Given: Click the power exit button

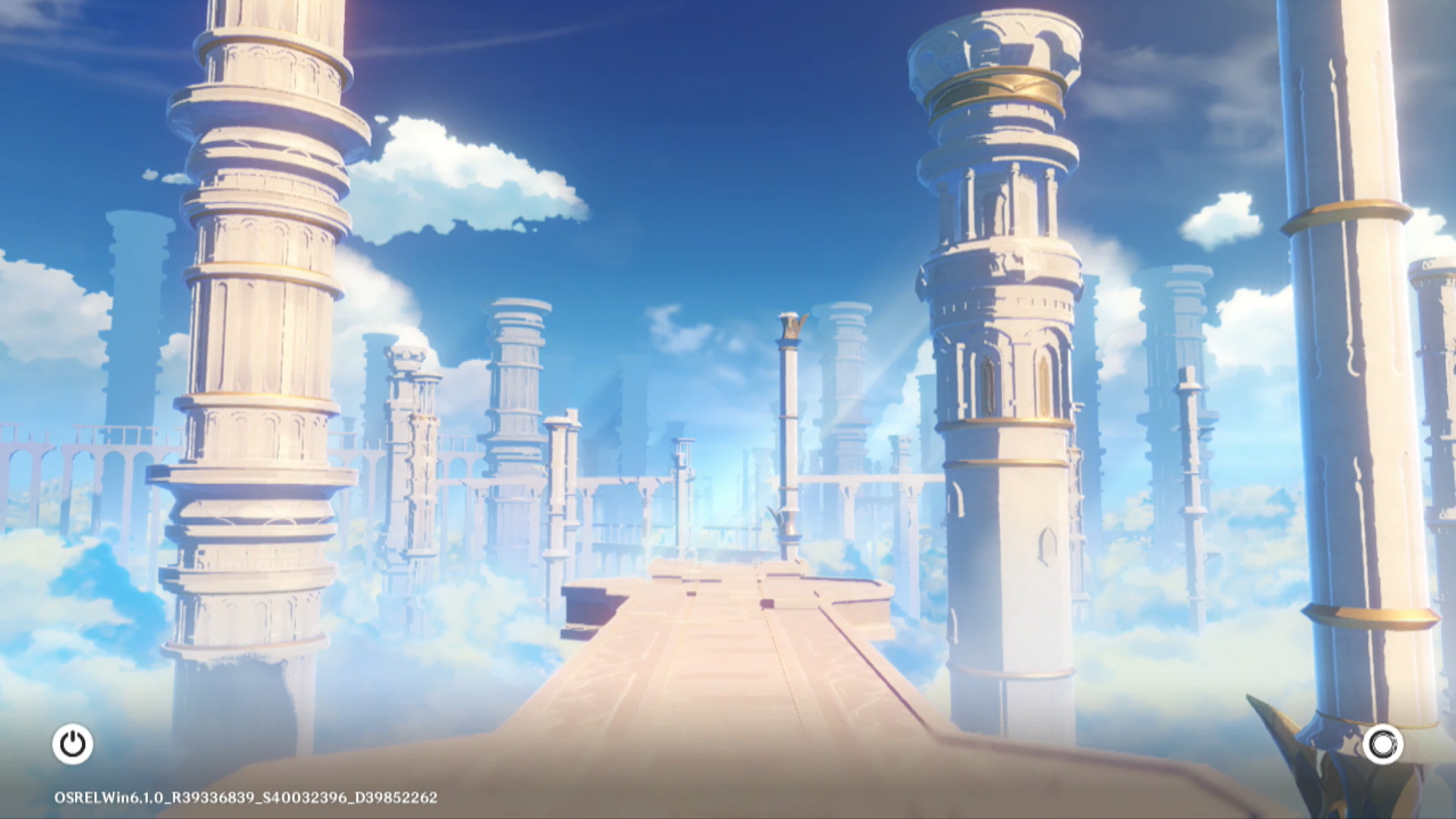Looking at the screenshot, I should pos(73,744).
